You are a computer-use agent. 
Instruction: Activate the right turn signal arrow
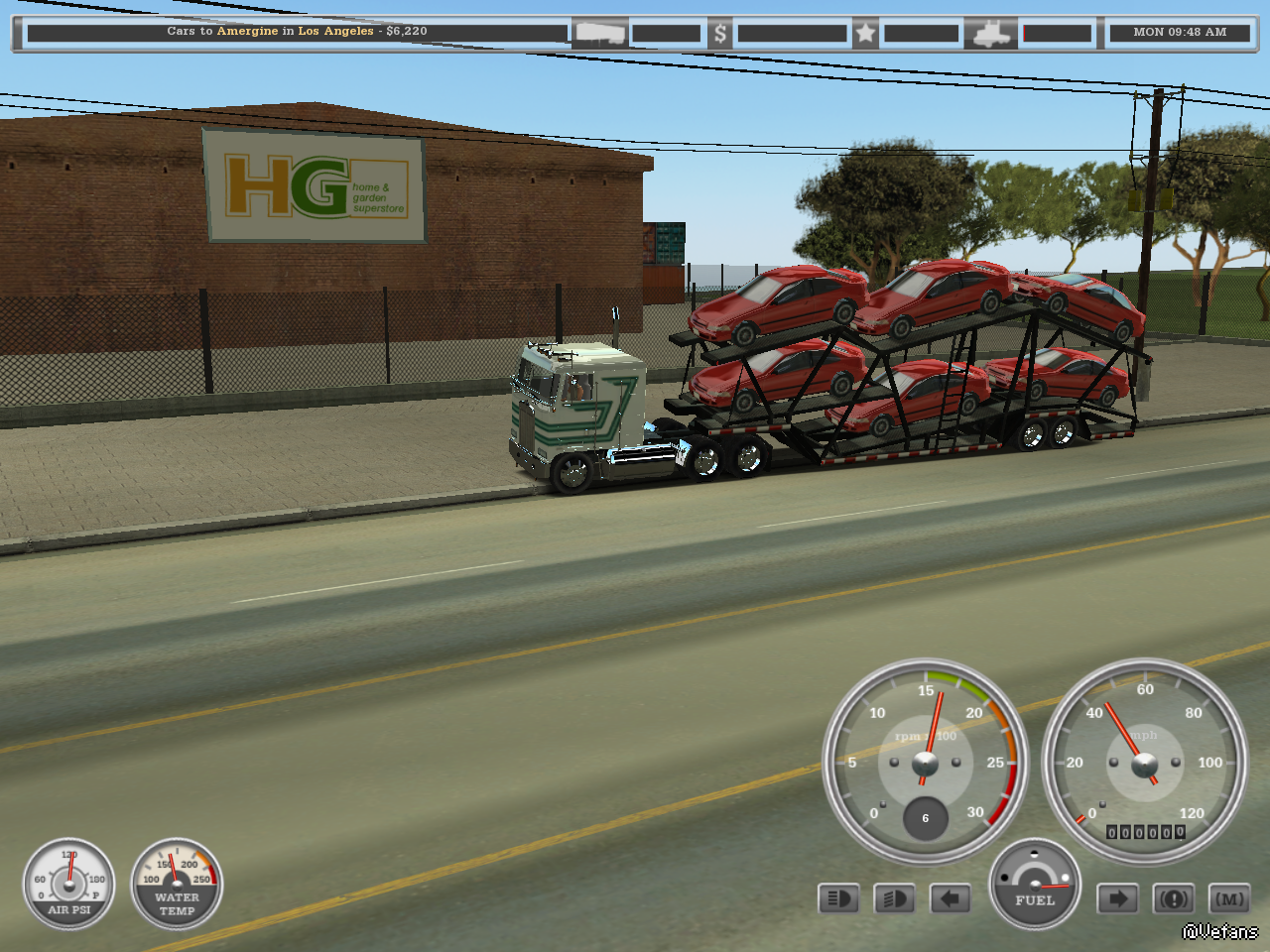pyautogui.click(x=1117, y=899)
